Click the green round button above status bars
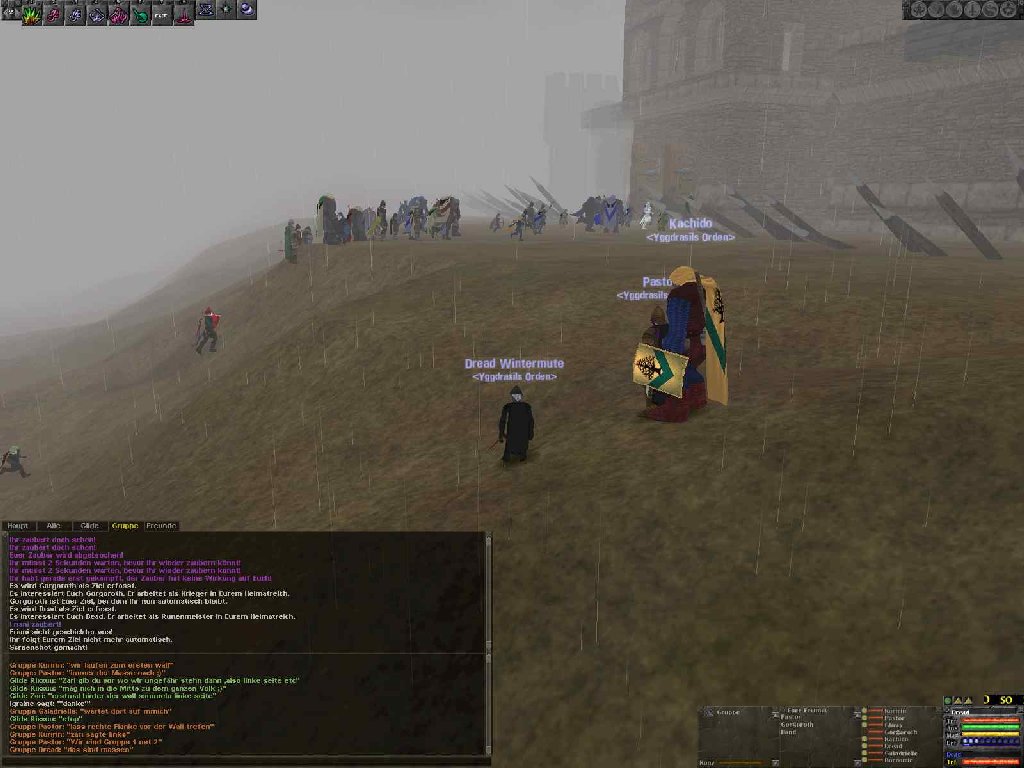 [948, 700]
